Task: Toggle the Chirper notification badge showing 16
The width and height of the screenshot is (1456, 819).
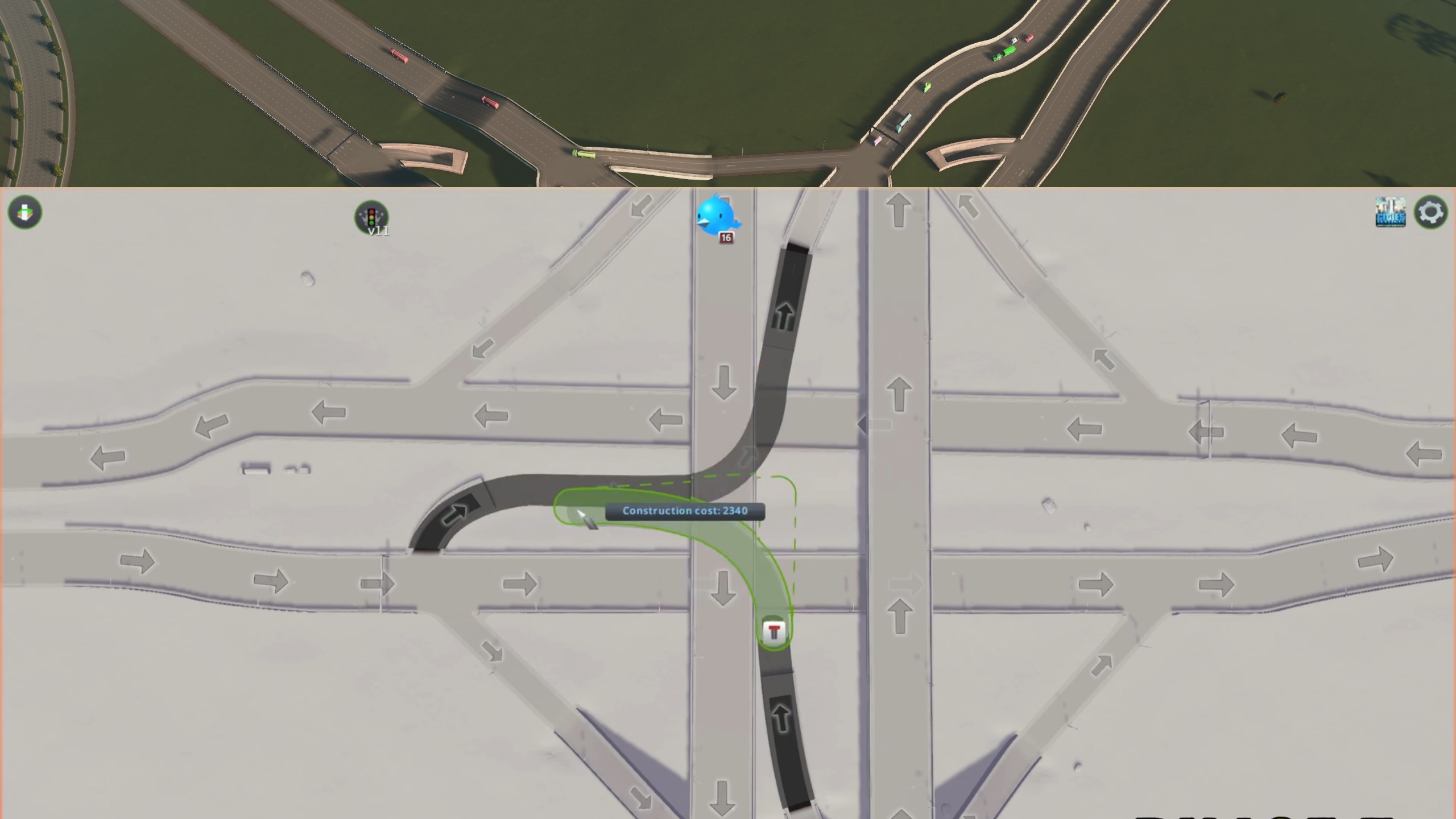Action: click(x=726, y=239)
